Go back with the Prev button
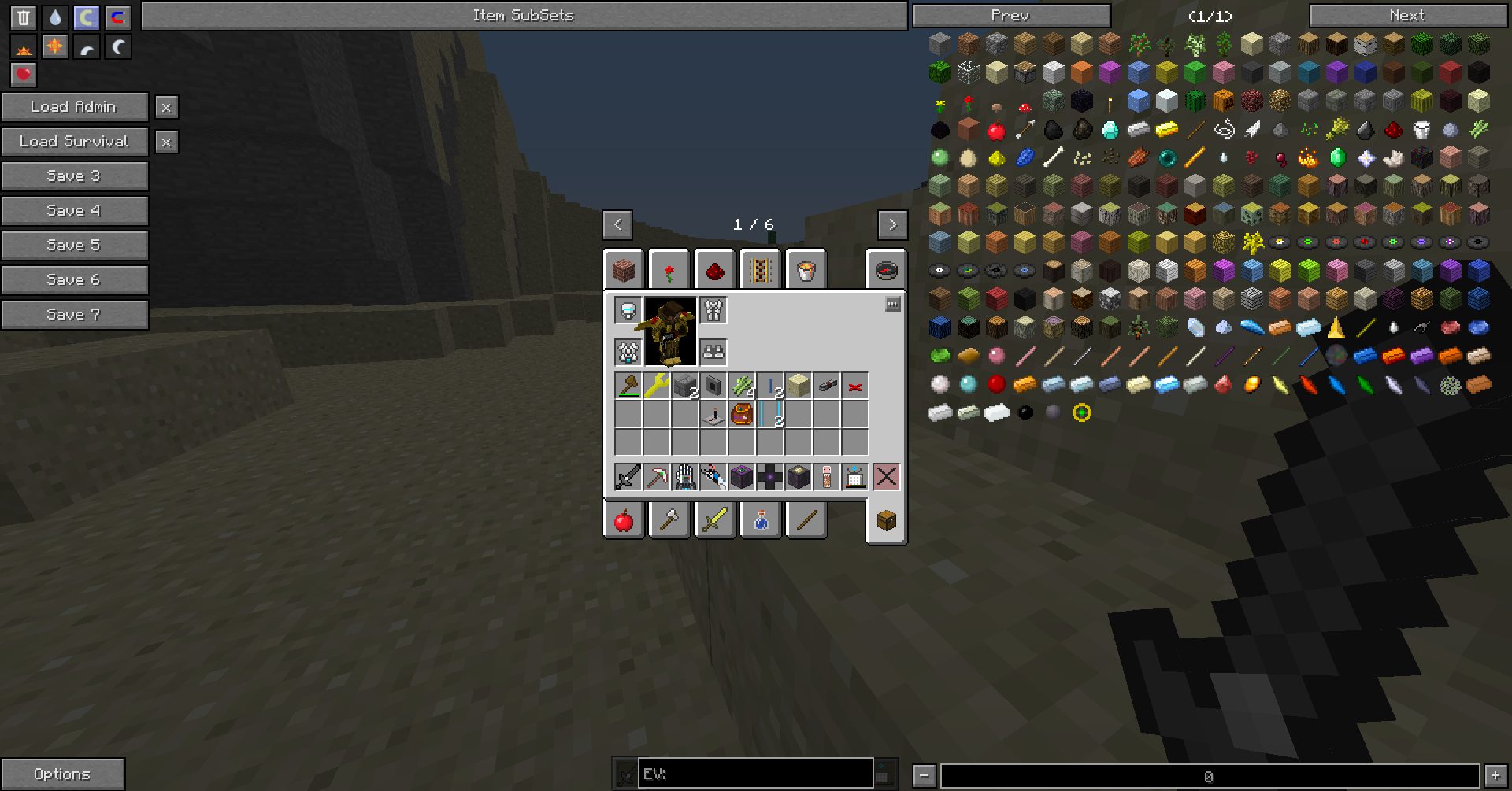The width and height of the screenshot is (1512, 791). [x=1011, y=16]
